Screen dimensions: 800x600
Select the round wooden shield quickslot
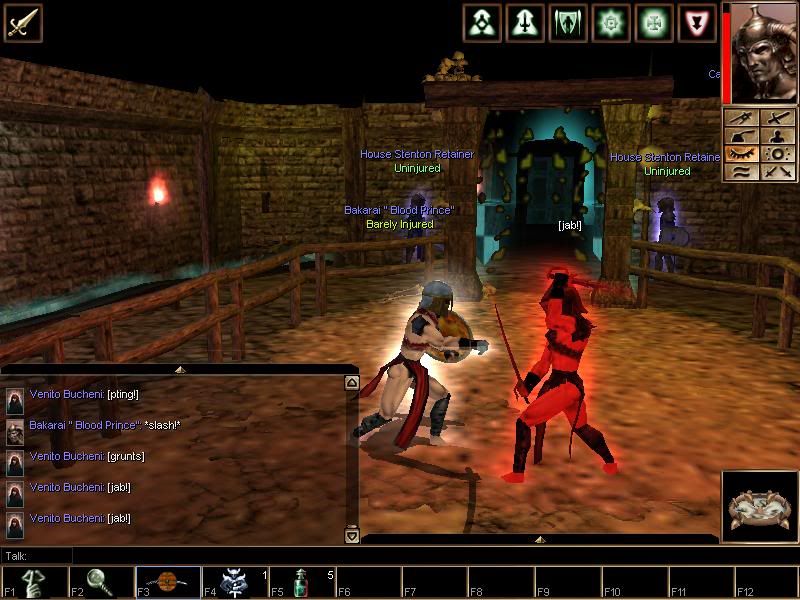click(168, 582)
